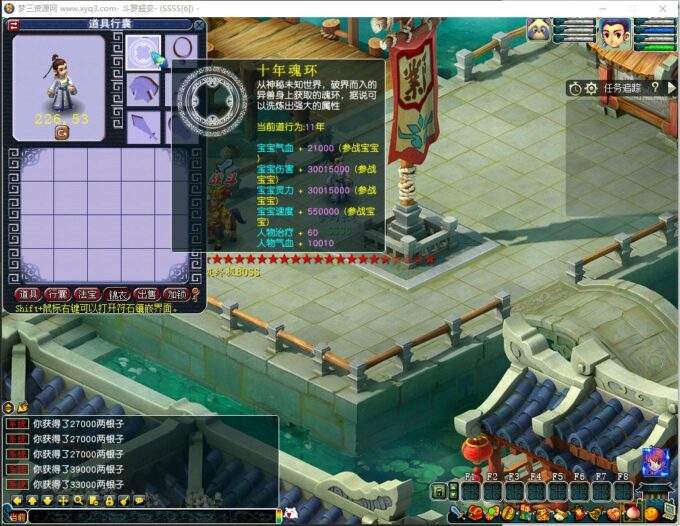Click the player character portrait
The height and width of the screenshot is (526, 680).
pos(614,35)
